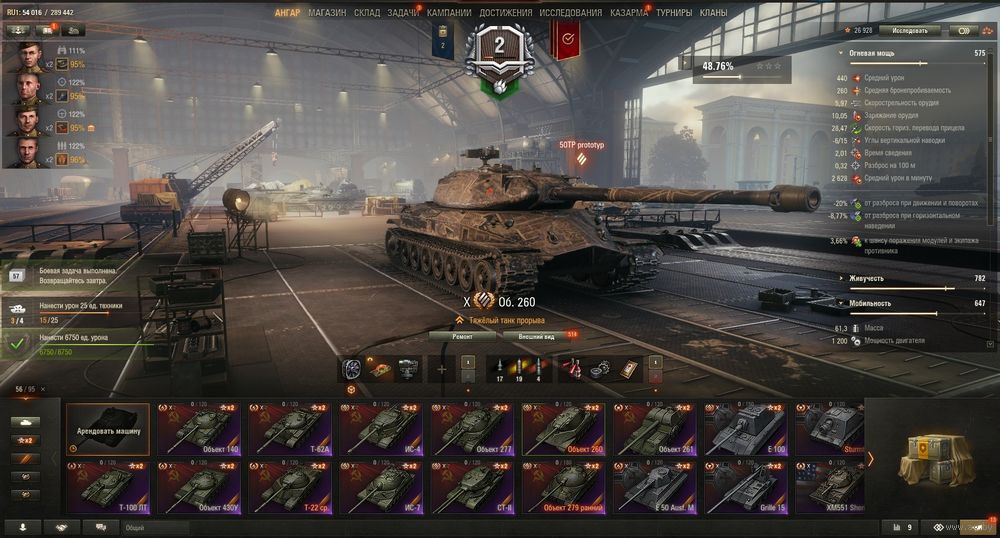Click the Исследовать (Research) button
The height and width of the screenshot is (538, 1000).
coord(910,30)
